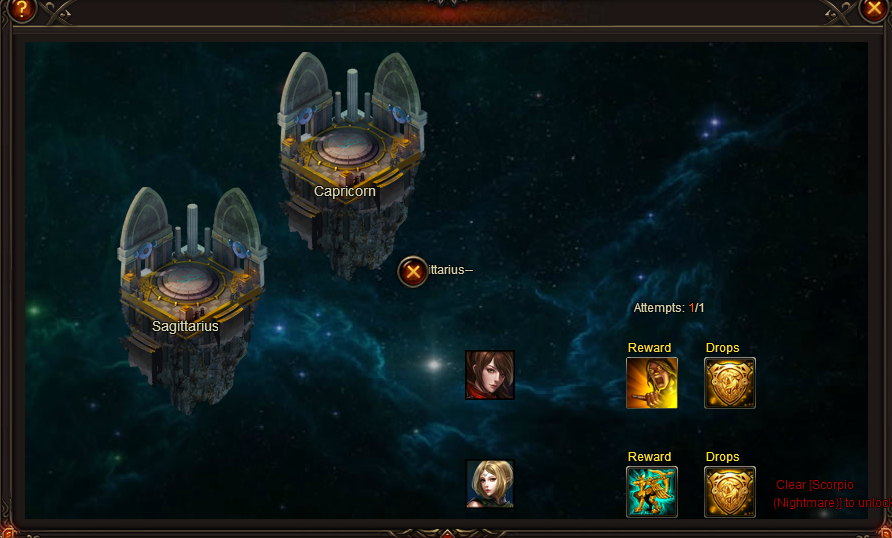View the lower golden shield drop

[730, 492]
